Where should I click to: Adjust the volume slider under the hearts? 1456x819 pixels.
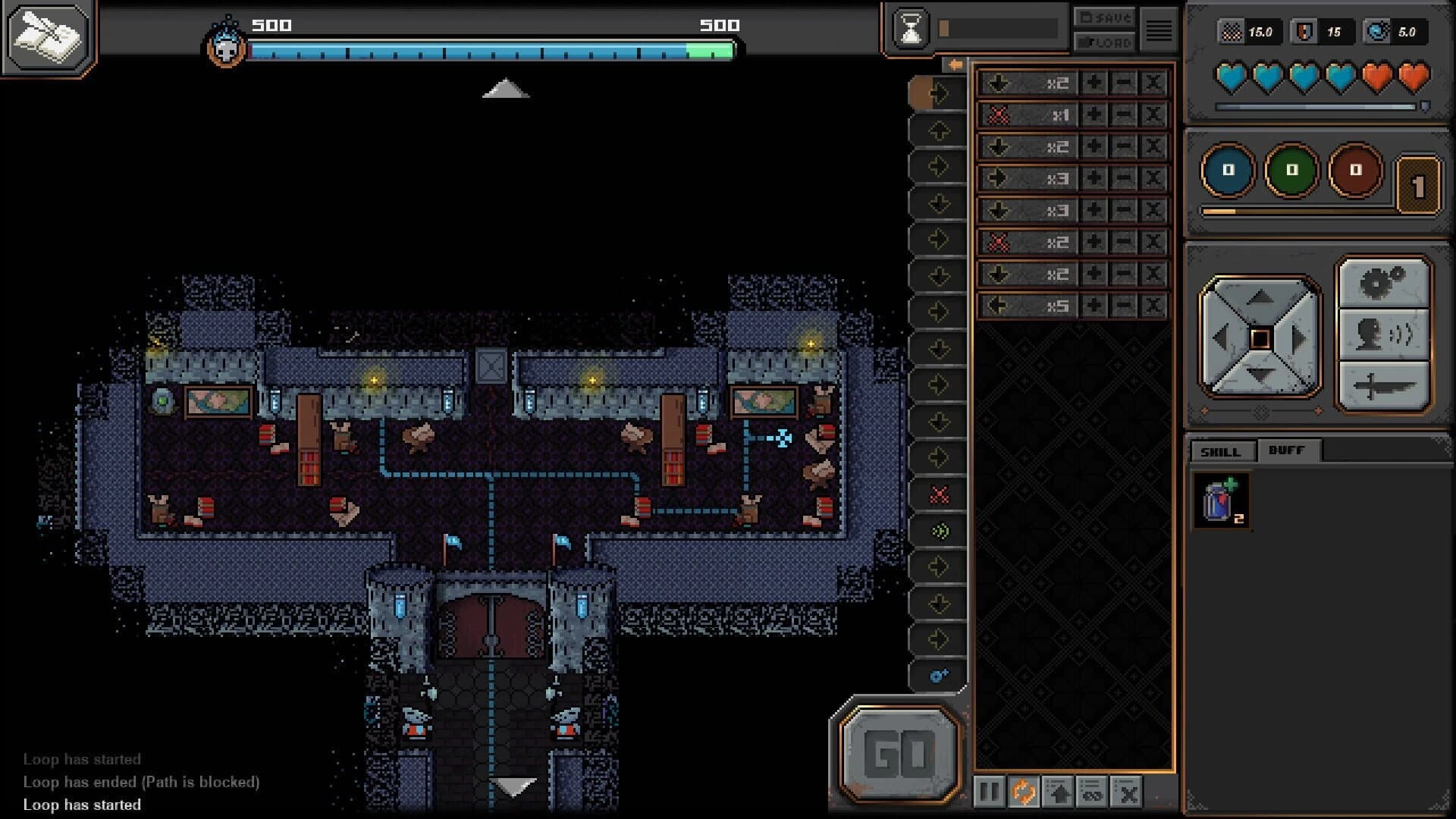pyautogui.click(x=1316, y=108)
